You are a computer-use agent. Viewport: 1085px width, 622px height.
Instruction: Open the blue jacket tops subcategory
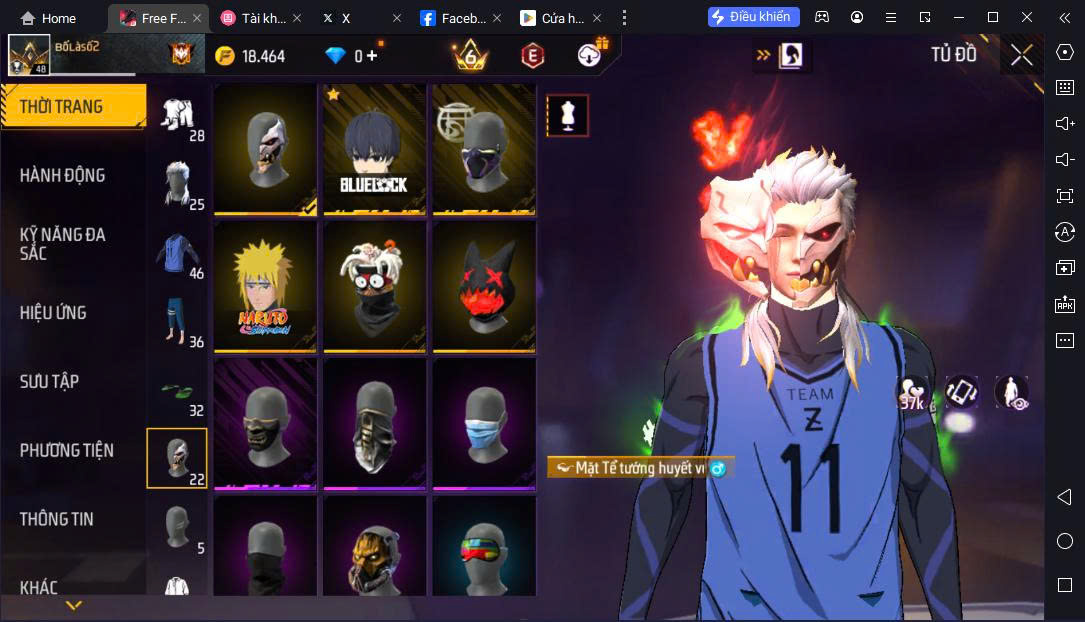(x=178, y=254)
